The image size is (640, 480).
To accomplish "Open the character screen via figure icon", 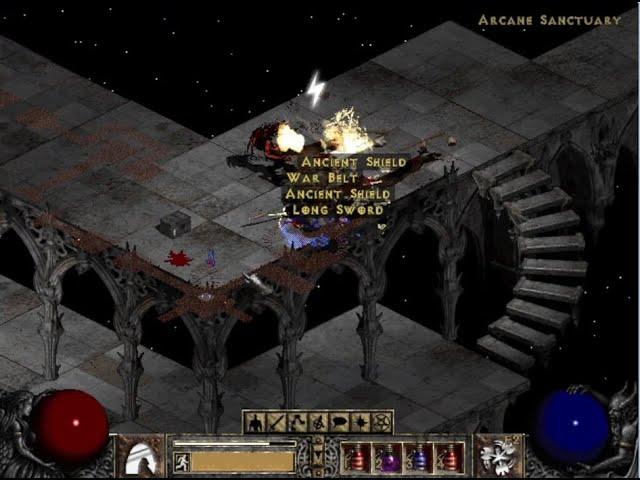I will tap(254, 422).
